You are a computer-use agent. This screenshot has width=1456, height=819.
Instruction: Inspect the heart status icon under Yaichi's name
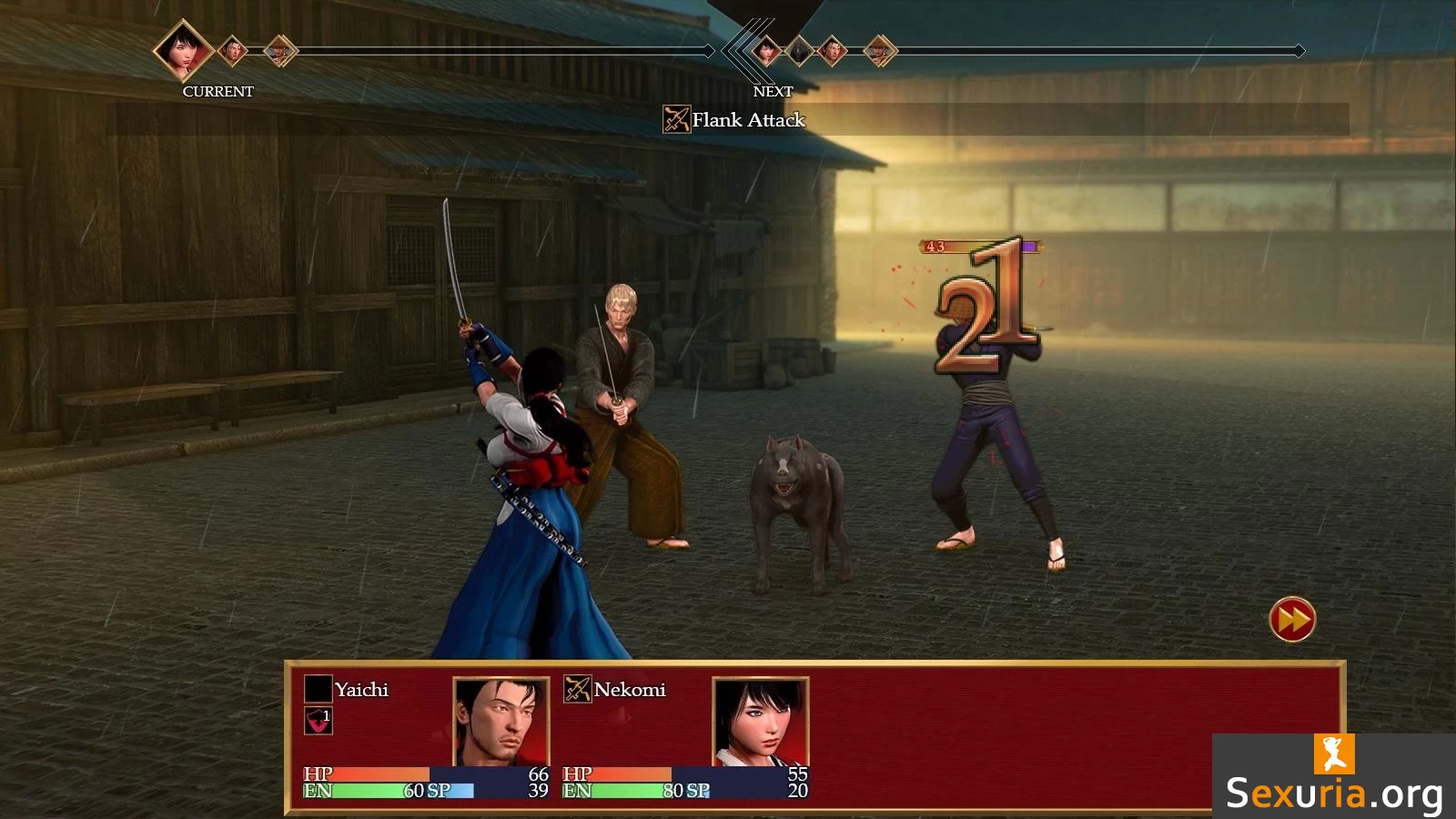318,721
